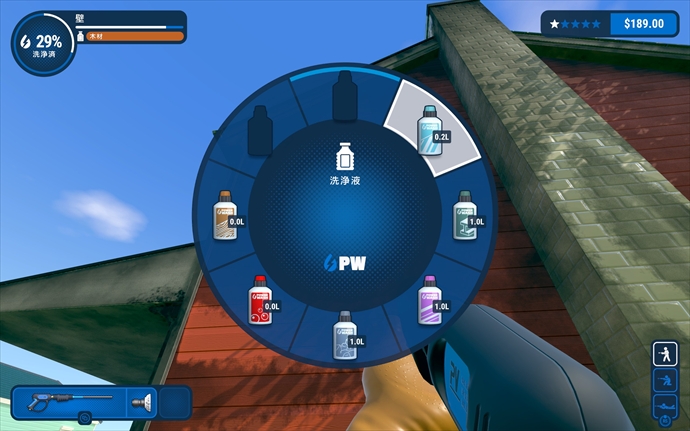Select the grey soap bottle at the wheel's bottom
The height and width of the screenshot is (431, 690).
pos(345,333)
